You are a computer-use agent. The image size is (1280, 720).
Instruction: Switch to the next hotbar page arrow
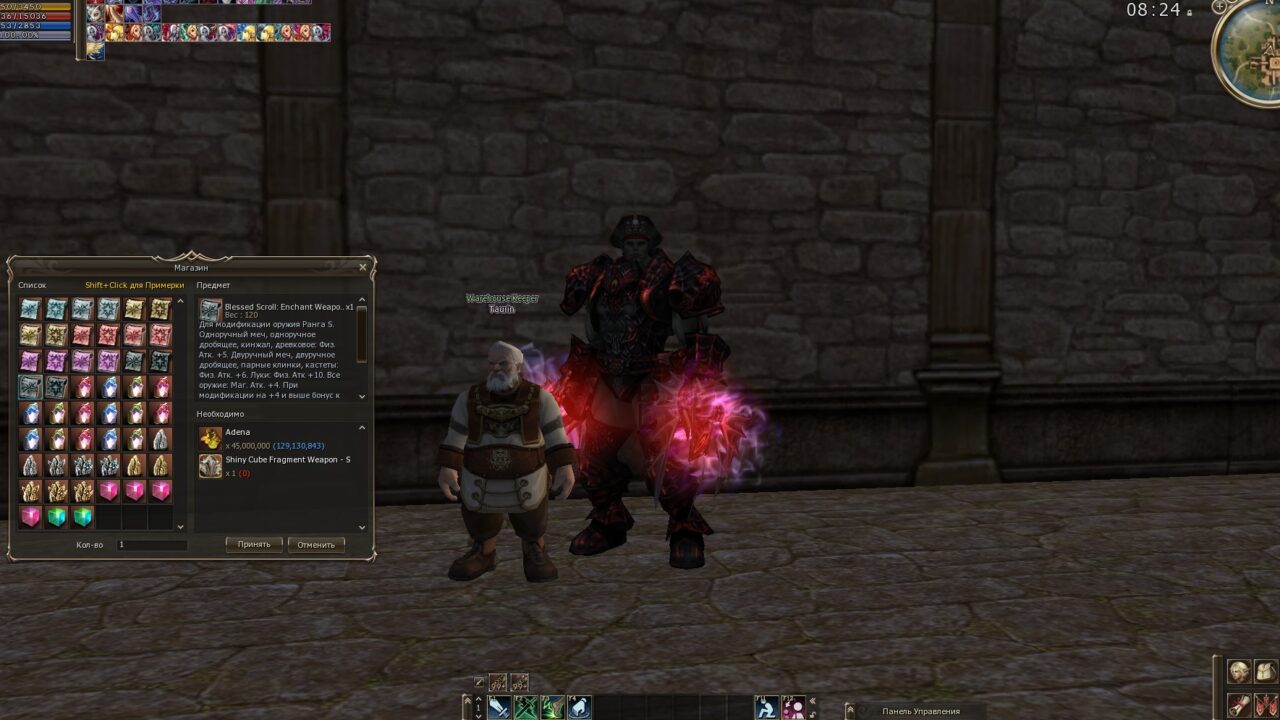coord(478,715)
